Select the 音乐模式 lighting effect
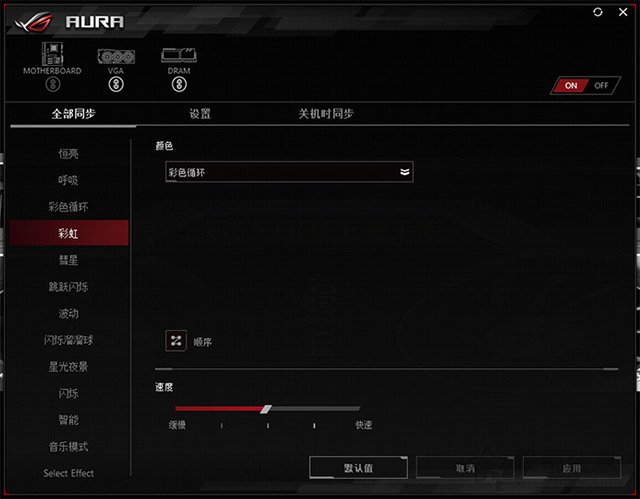The height and width of the screenshot is (499, 640). click(x=68, y=446)
